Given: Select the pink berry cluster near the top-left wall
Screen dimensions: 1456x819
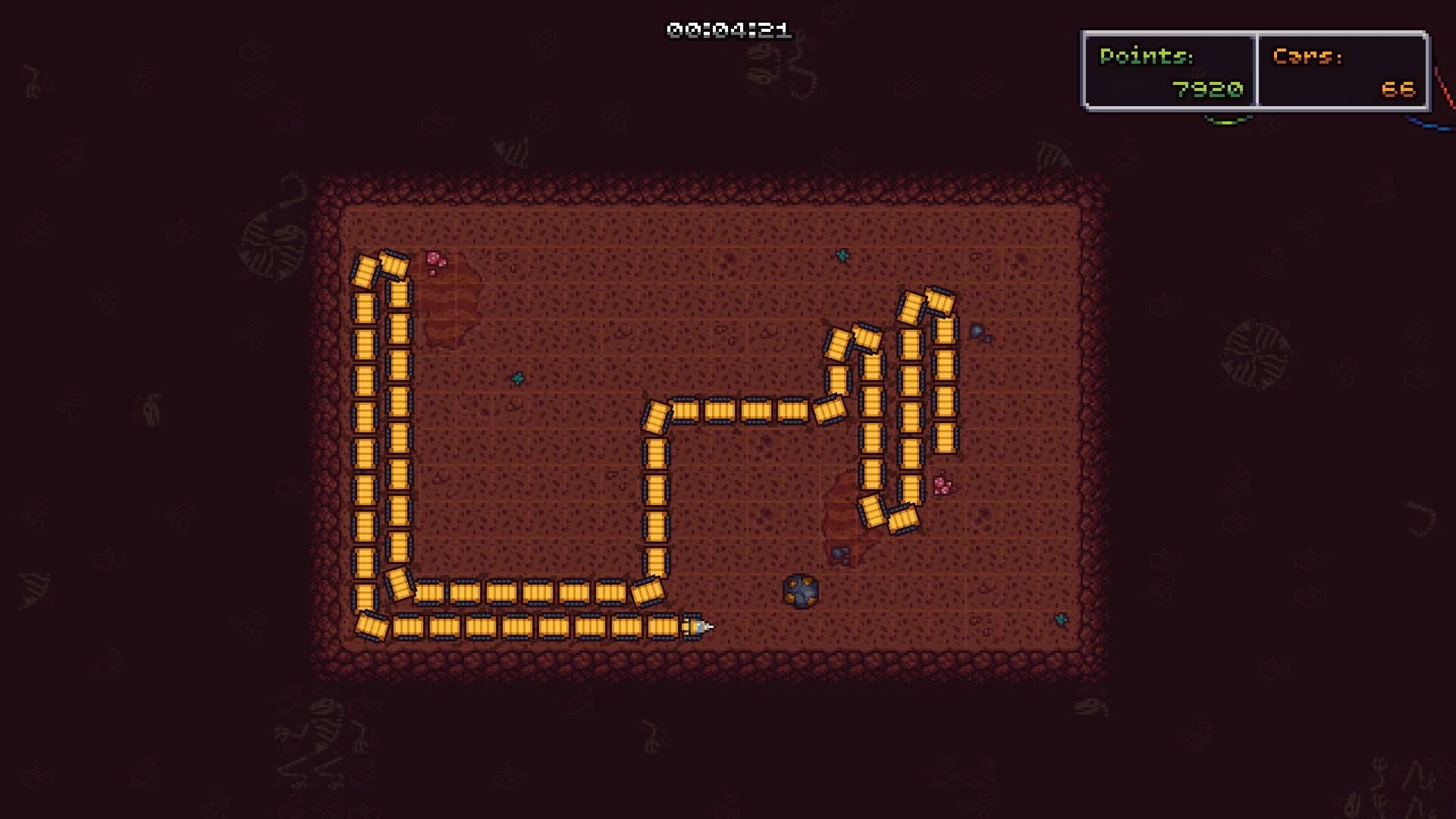Looking at the screenshot, I should click(x=435, y=262).
